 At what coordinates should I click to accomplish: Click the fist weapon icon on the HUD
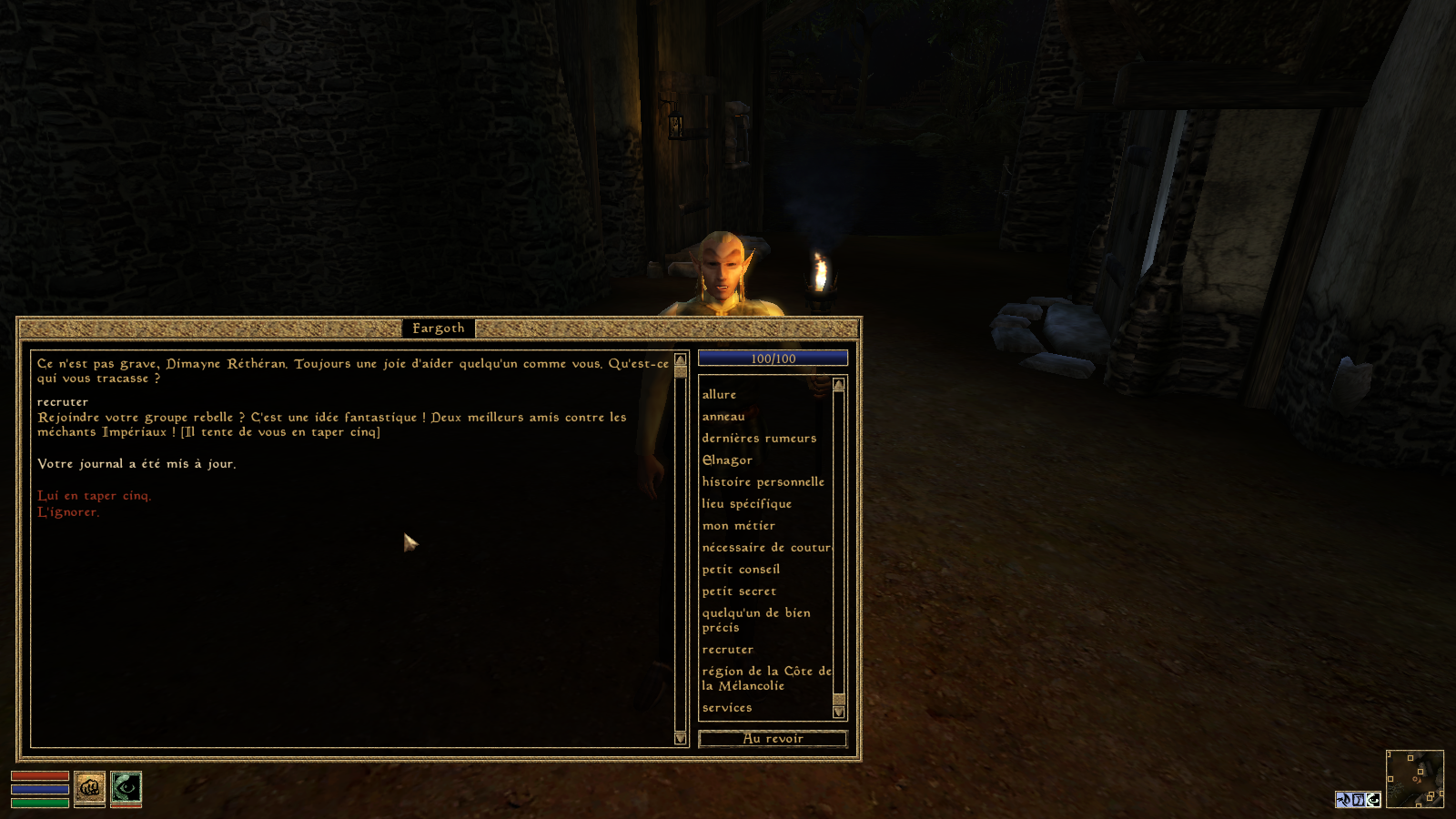[x=89, y=788]
